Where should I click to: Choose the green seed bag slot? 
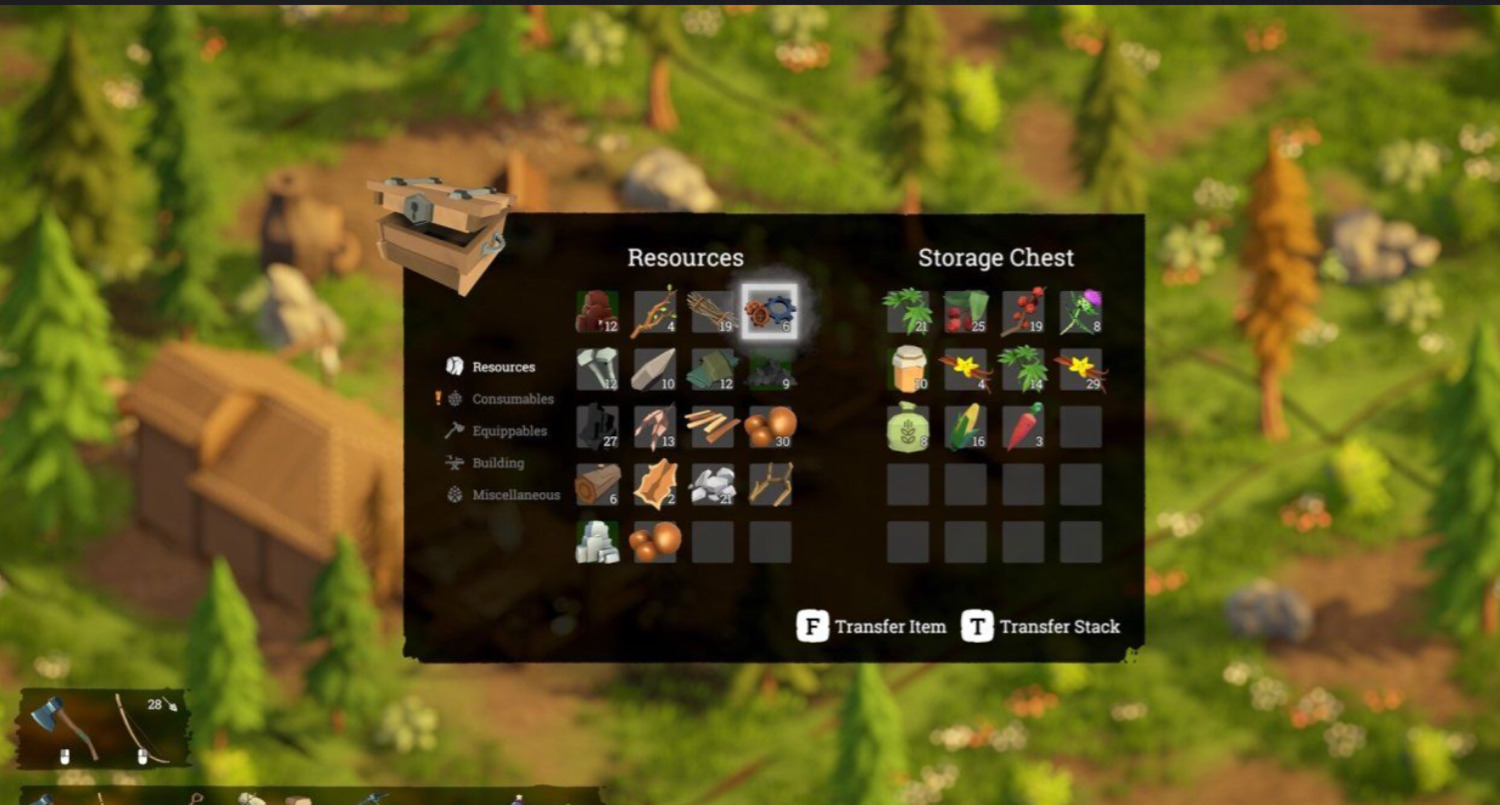pyautogui.click(x=907, y=427)
